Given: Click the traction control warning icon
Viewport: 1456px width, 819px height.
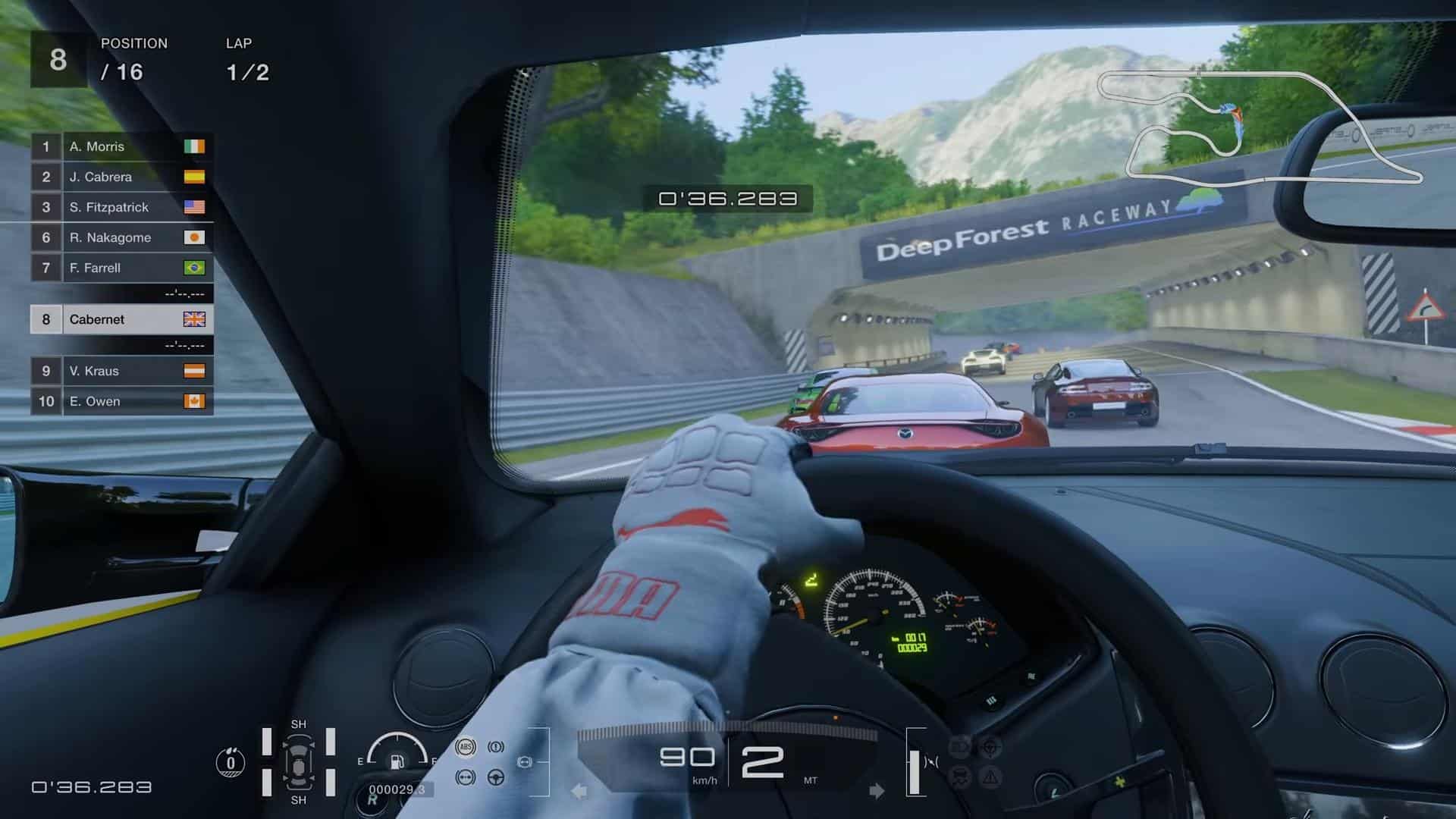Looking at the screenshot, I should [x=466, y=777].
